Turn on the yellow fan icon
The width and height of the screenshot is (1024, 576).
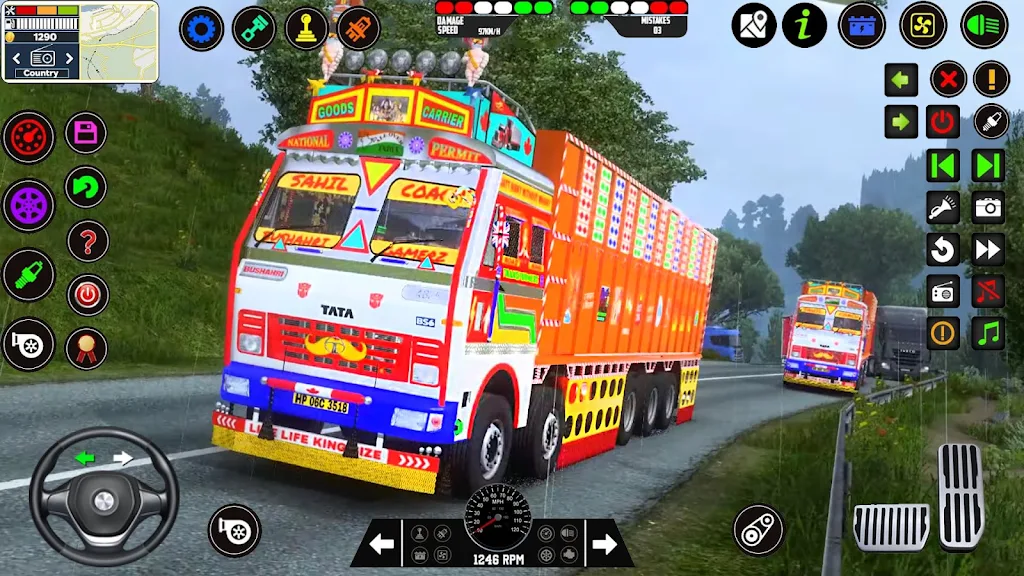tap(923, 25)
